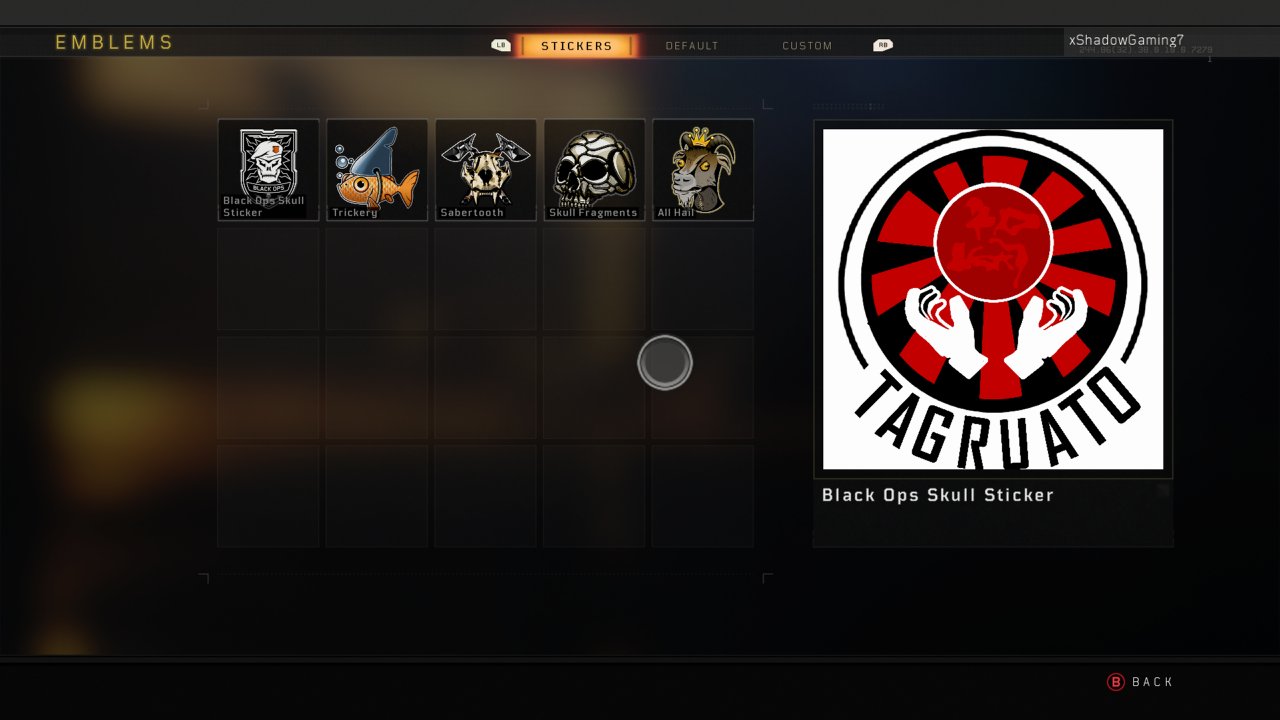Image resolution: width=1280 pixels, height=720 pixels.
Task: Choose the Sabertooth skull sticker
Action: (485, 168)
